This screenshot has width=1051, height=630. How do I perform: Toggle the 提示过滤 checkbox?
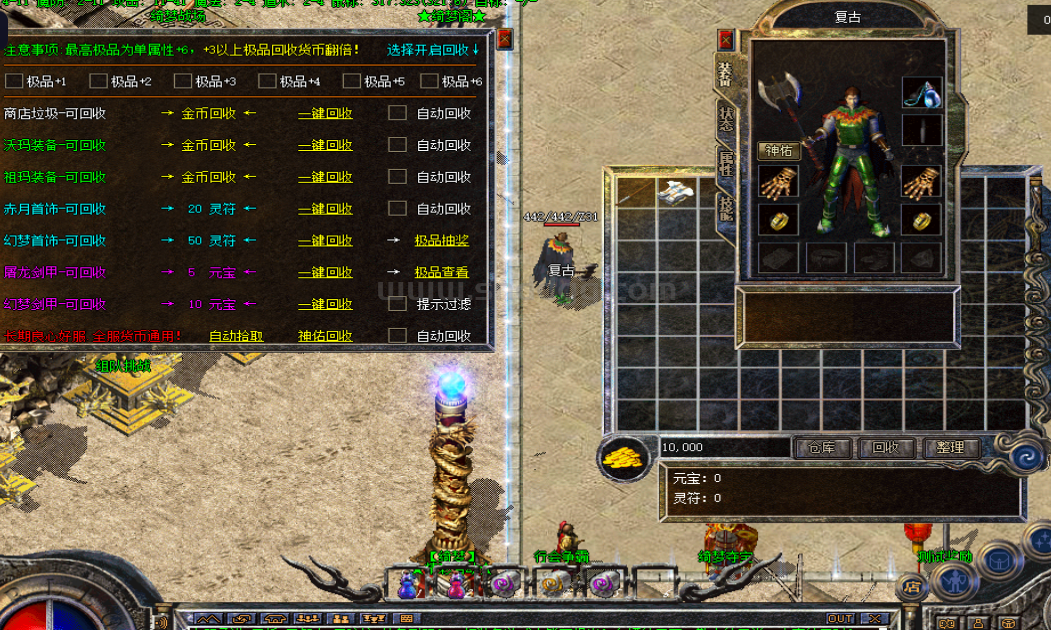pos(397,304)
